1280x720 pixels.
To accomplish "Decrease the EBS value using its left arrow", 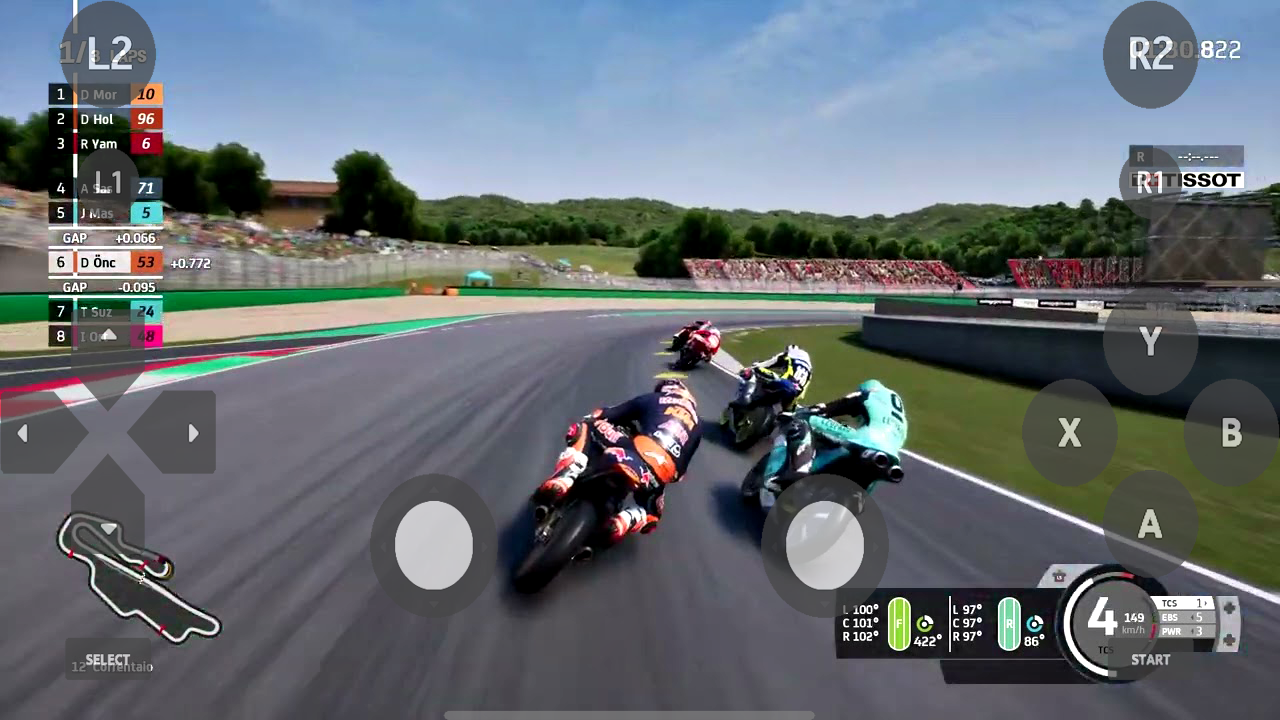I will pos(1192,617).
